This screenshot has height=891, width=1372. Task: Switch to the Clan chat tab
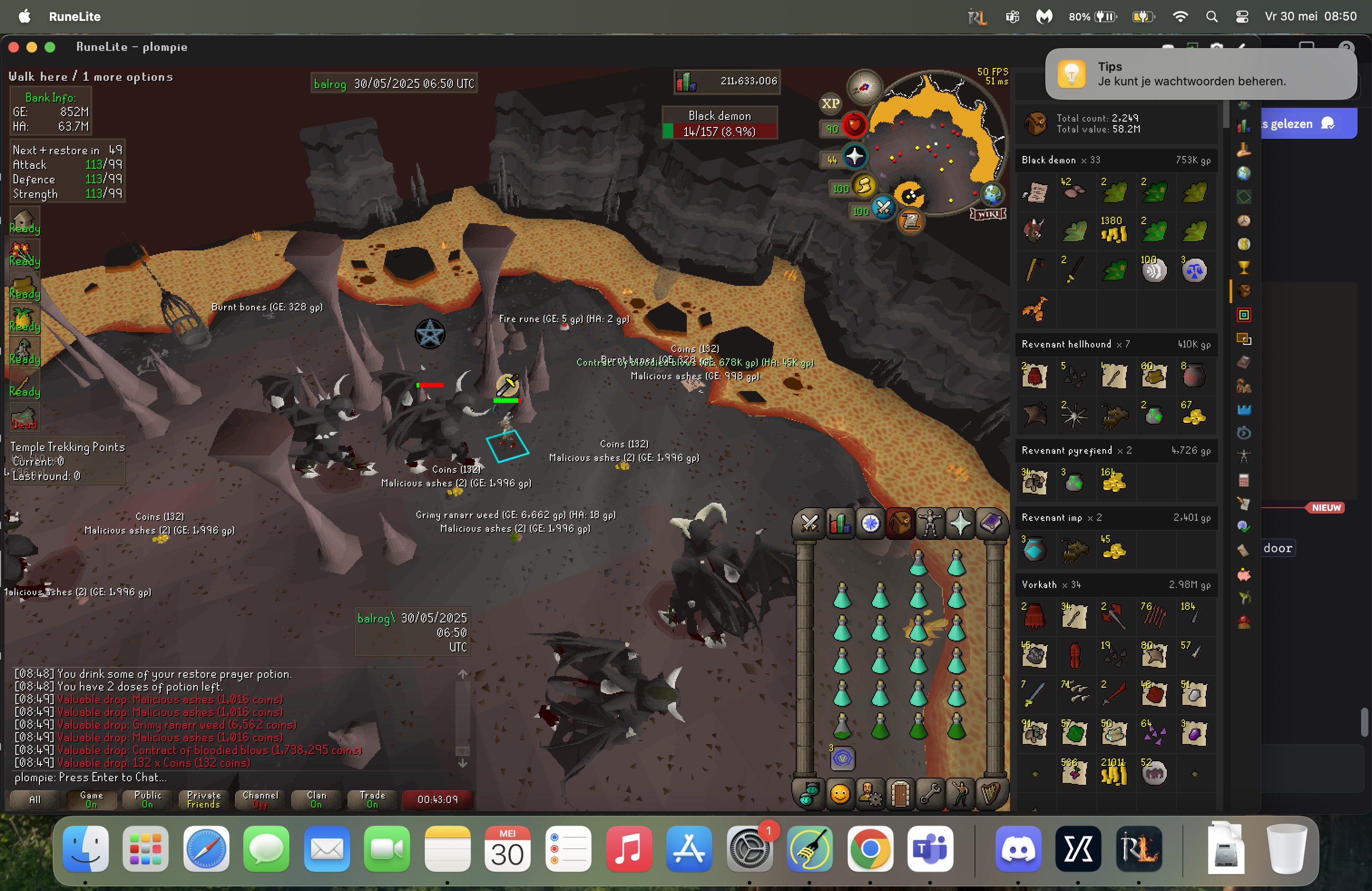pyautogui.click(x=316, y=799)
